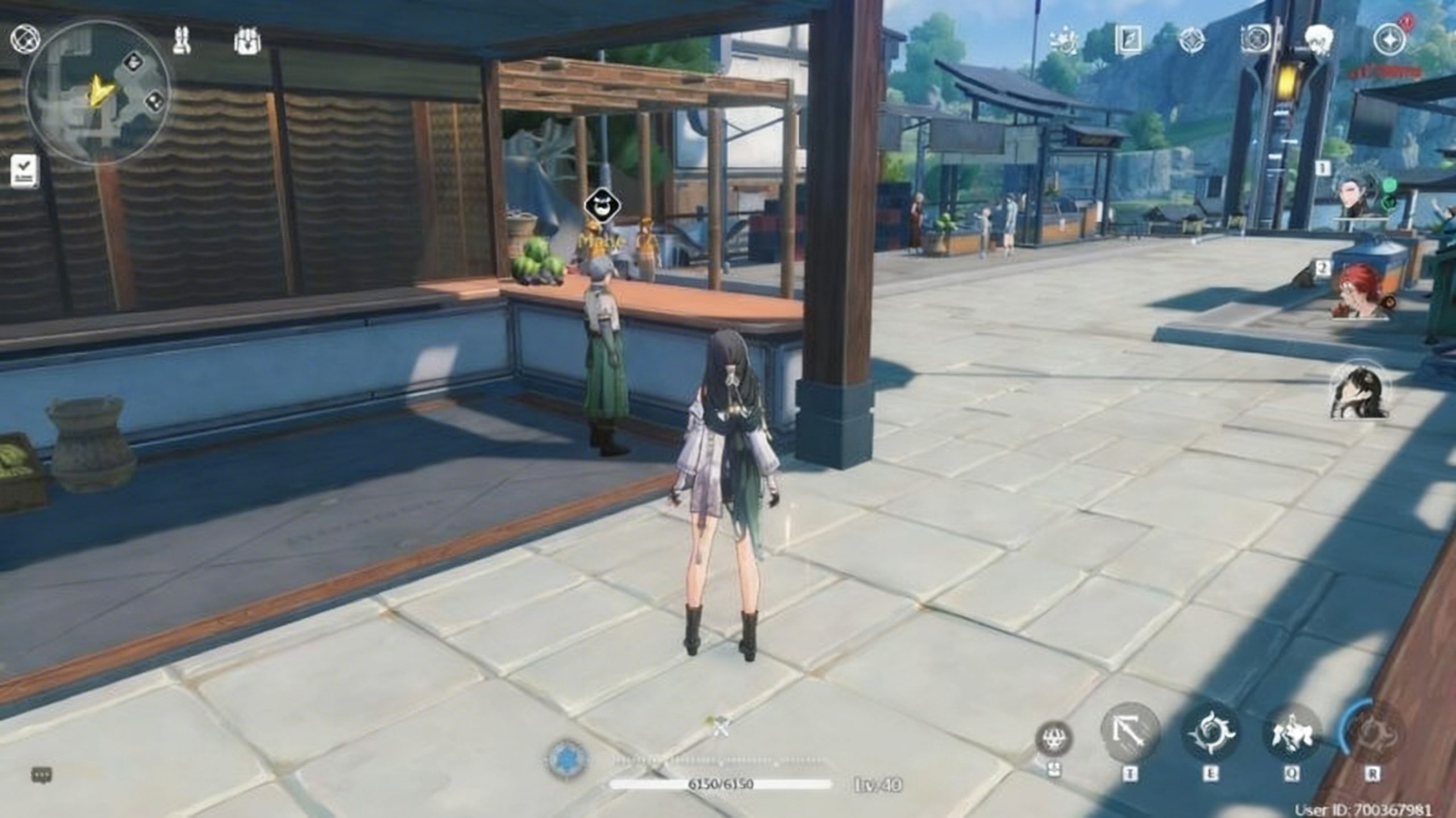This screenshot has width=1456, height=818.
Task: Open the star compass menu with notification
Action: pos(1389,41)
